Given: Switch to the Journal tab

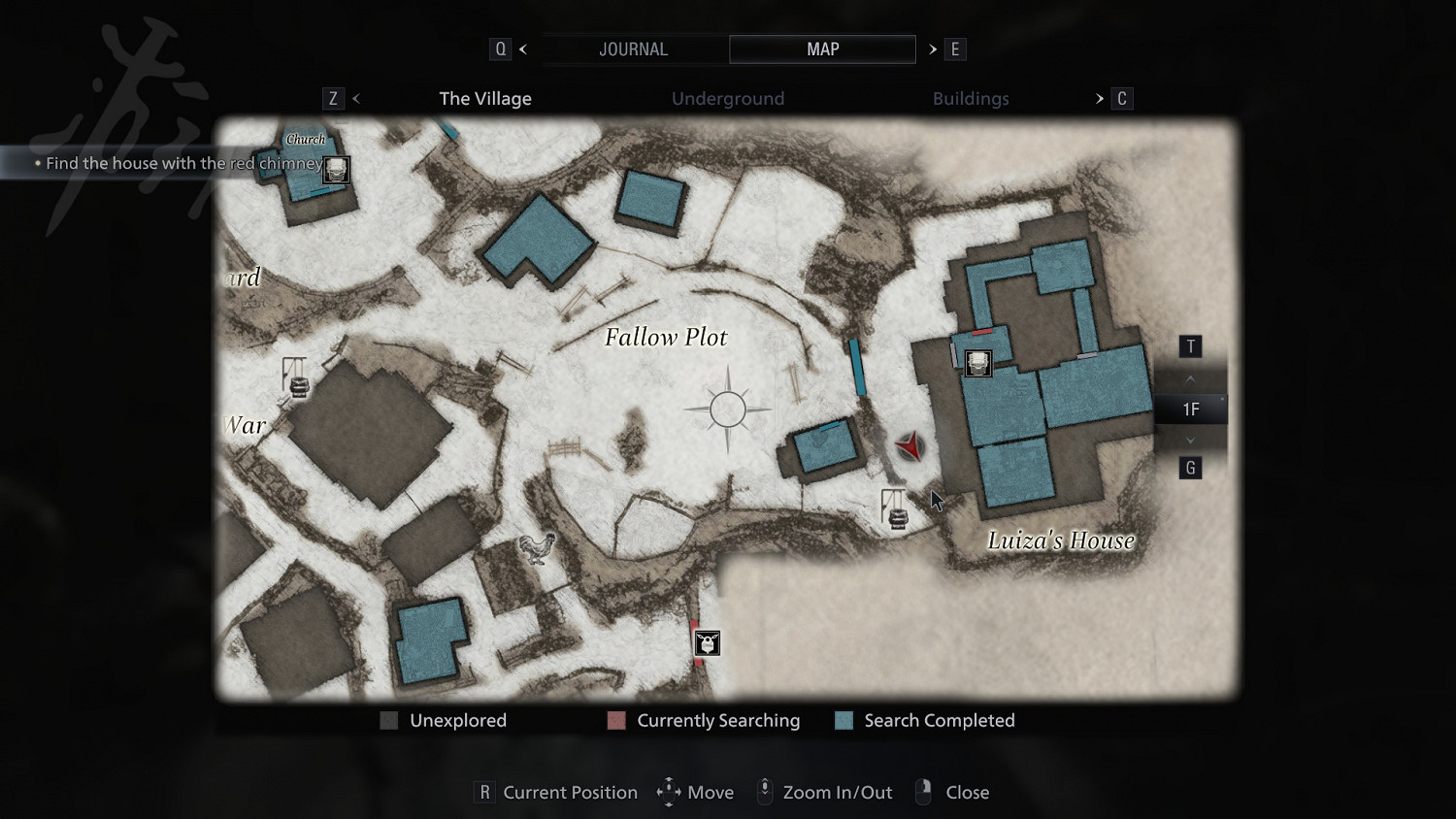Looking at the screenshot, I should [x=633, y=49].
